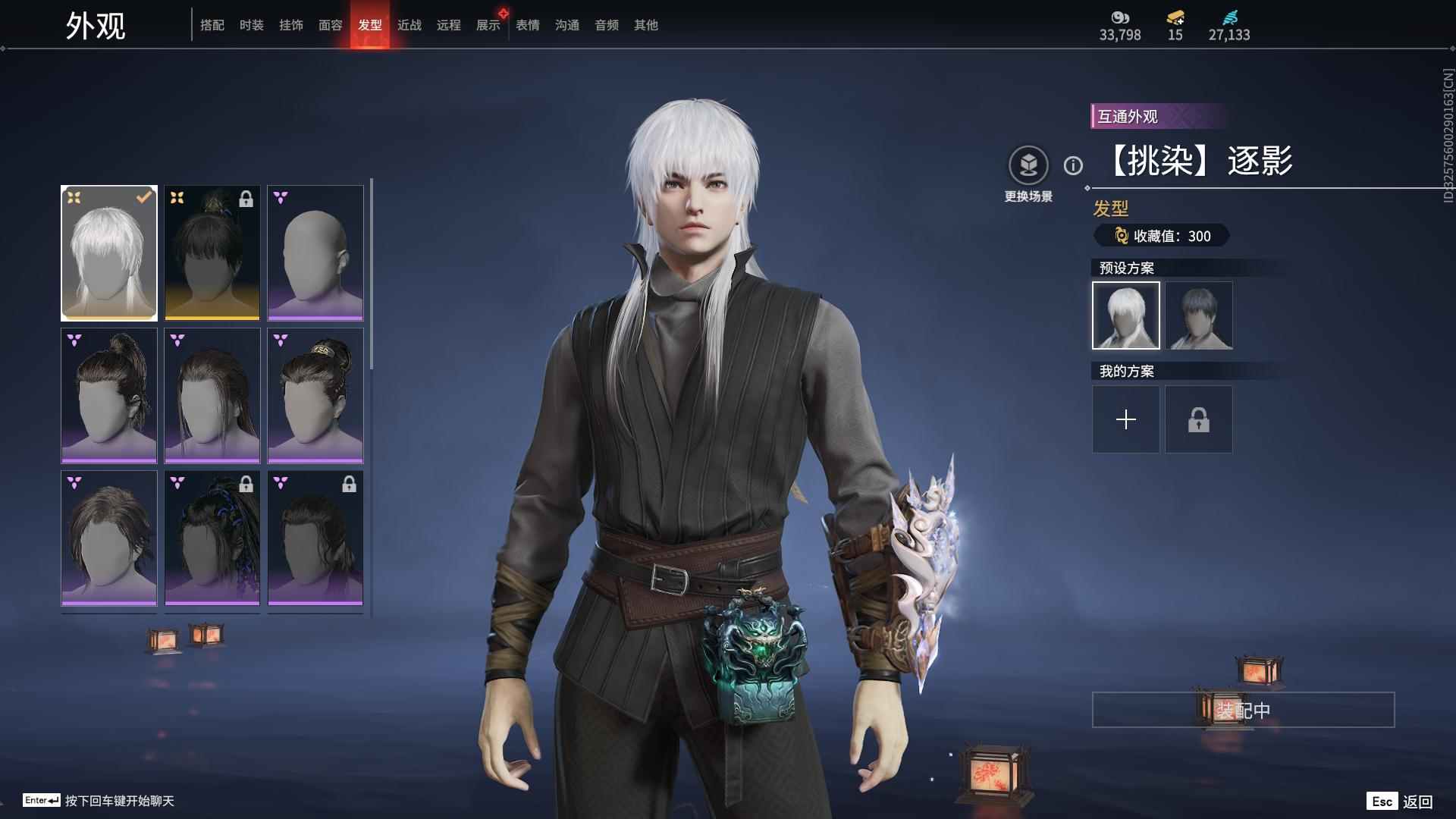Open the 音频 tab
1456x819 pixels.
(606, 25)
